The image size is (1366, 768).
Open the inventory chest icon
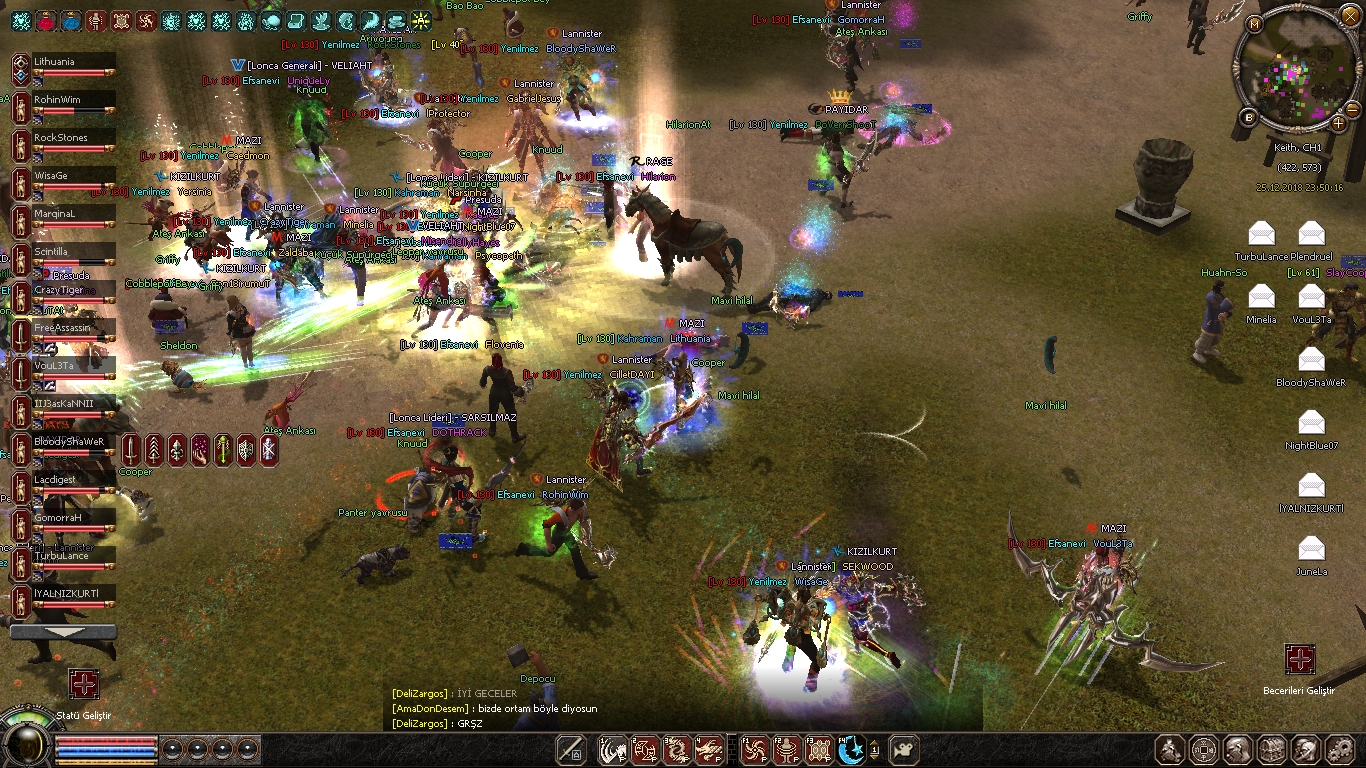pyautogui.click(x=1272, y=749)
